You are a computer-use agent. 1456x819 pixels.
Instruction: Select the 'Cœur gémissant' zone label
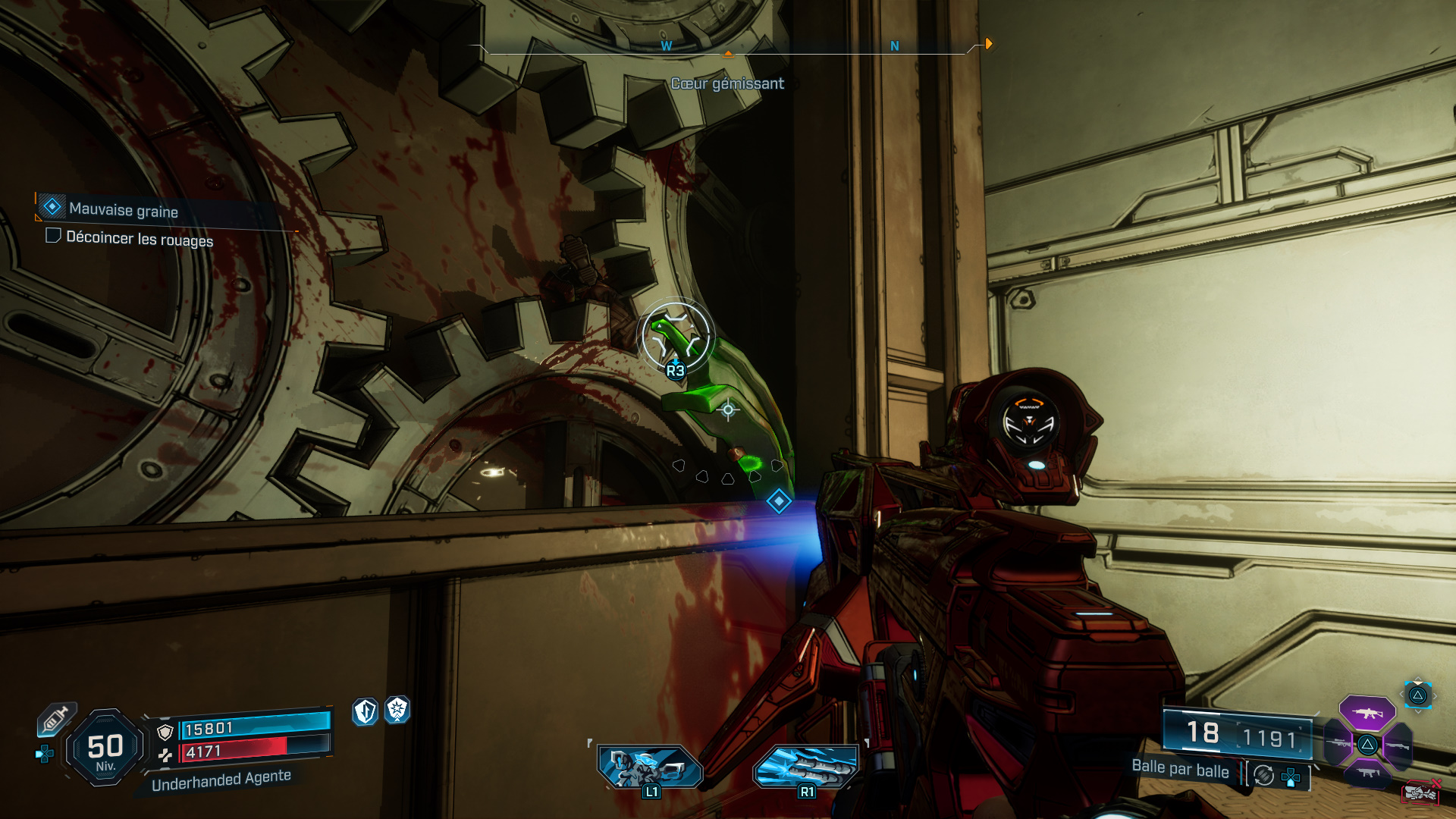(x=727, y=83)
